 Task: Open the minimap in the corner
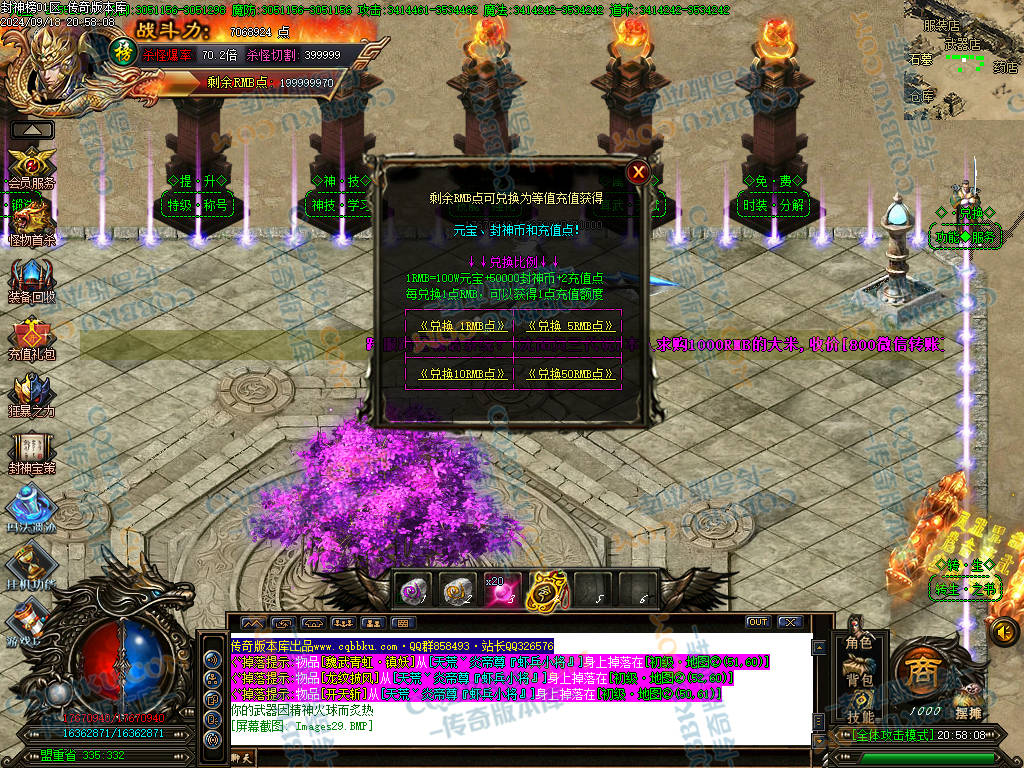[963, 62]
